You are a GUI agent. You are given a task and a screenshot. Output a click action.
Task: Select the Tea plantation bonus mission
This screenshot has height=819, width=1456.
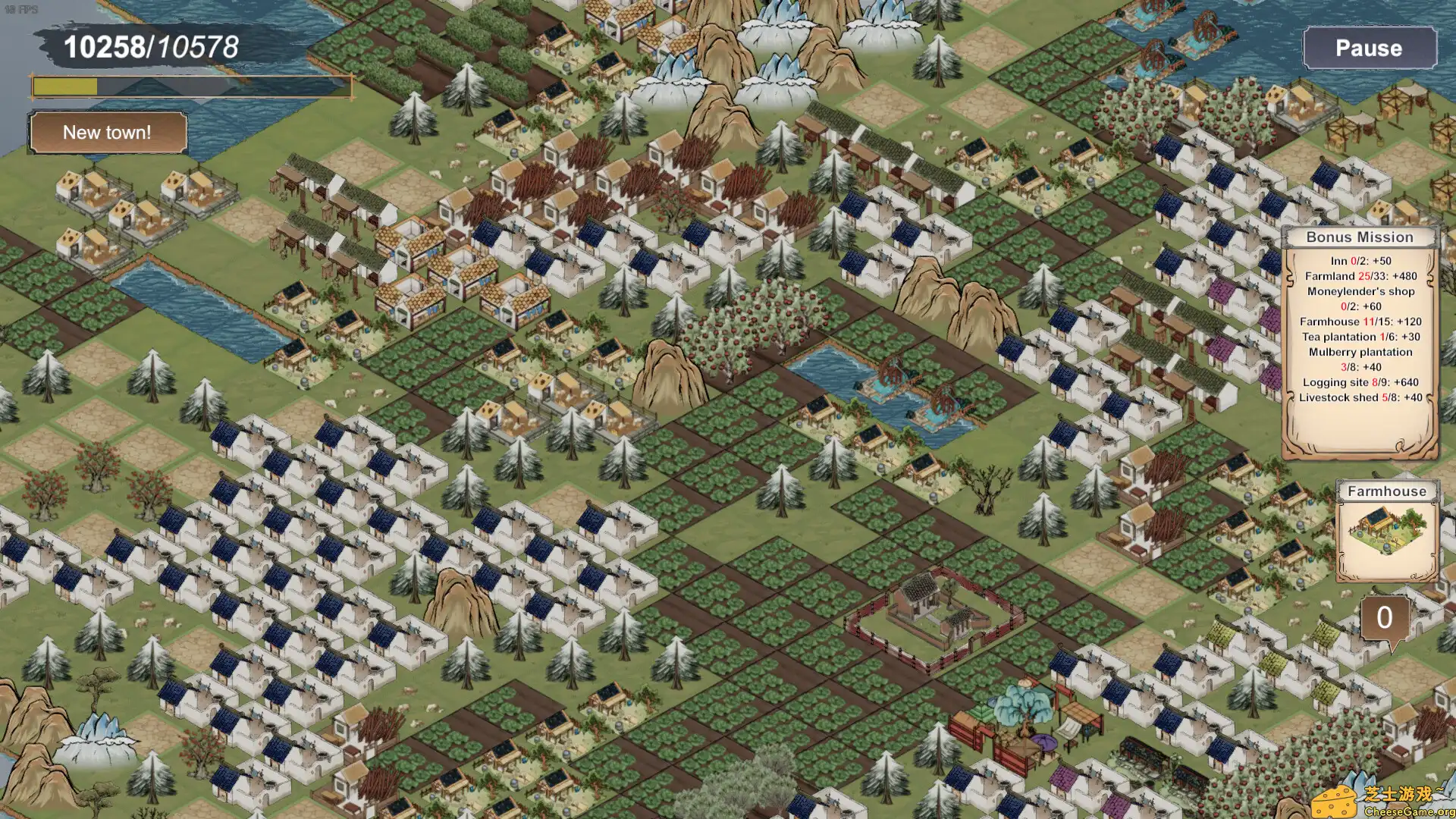tap(1363, 337)
